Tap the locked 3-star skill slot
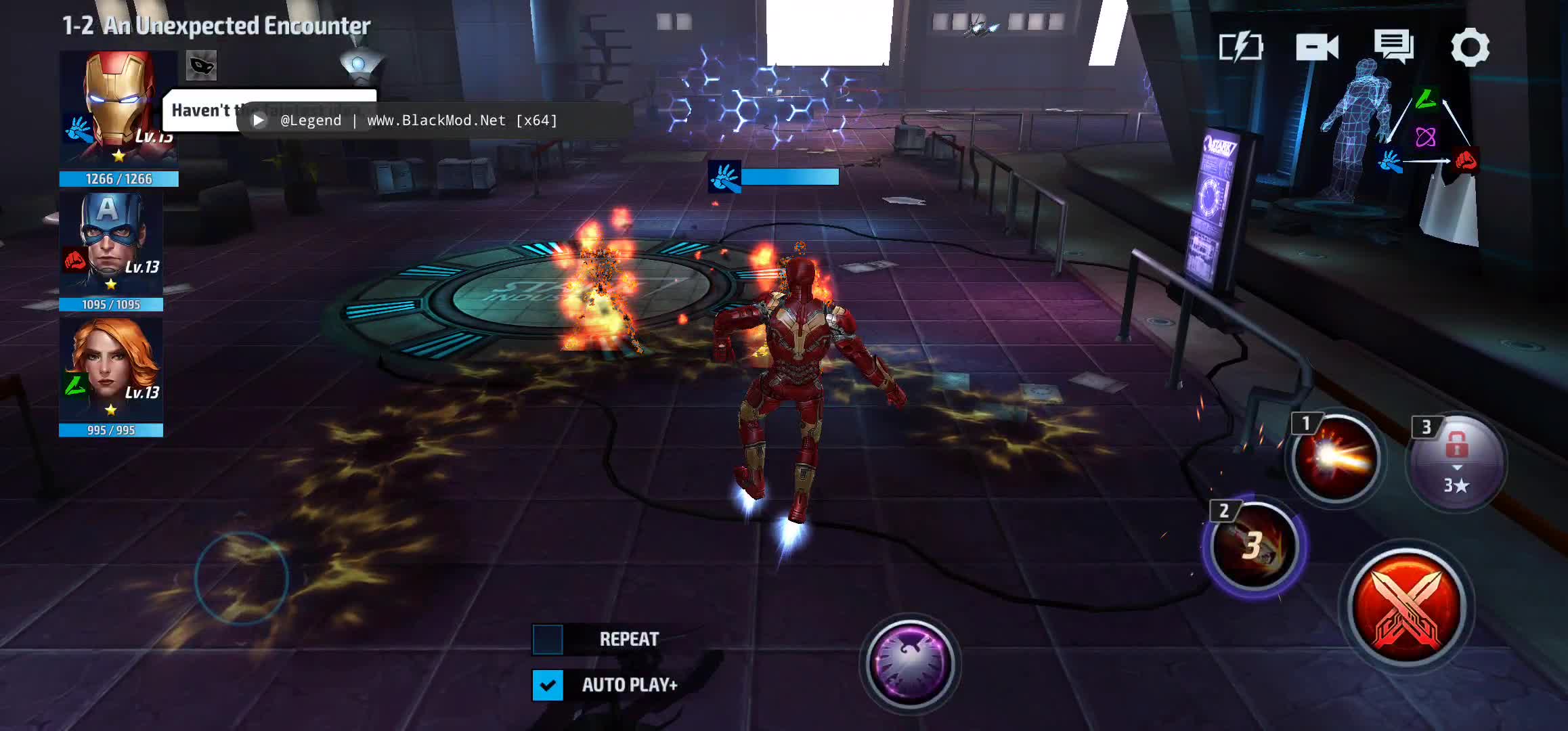 pos(1456,462)
